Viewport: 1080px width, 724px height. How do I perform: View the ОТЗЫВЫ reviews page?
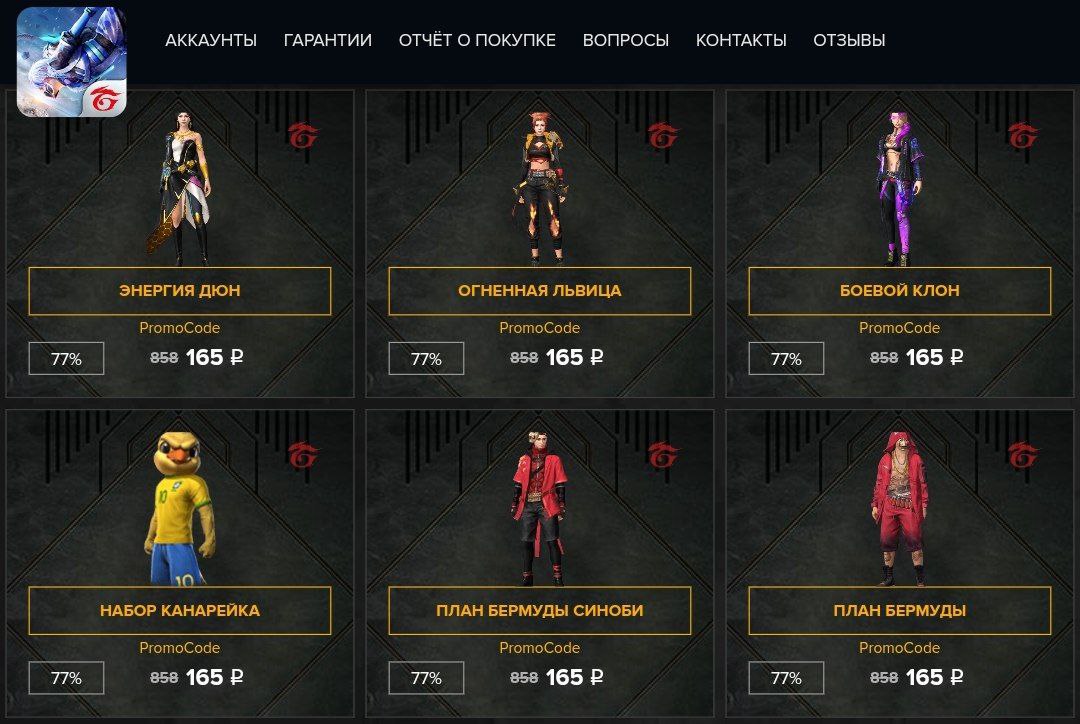(849, 40)
